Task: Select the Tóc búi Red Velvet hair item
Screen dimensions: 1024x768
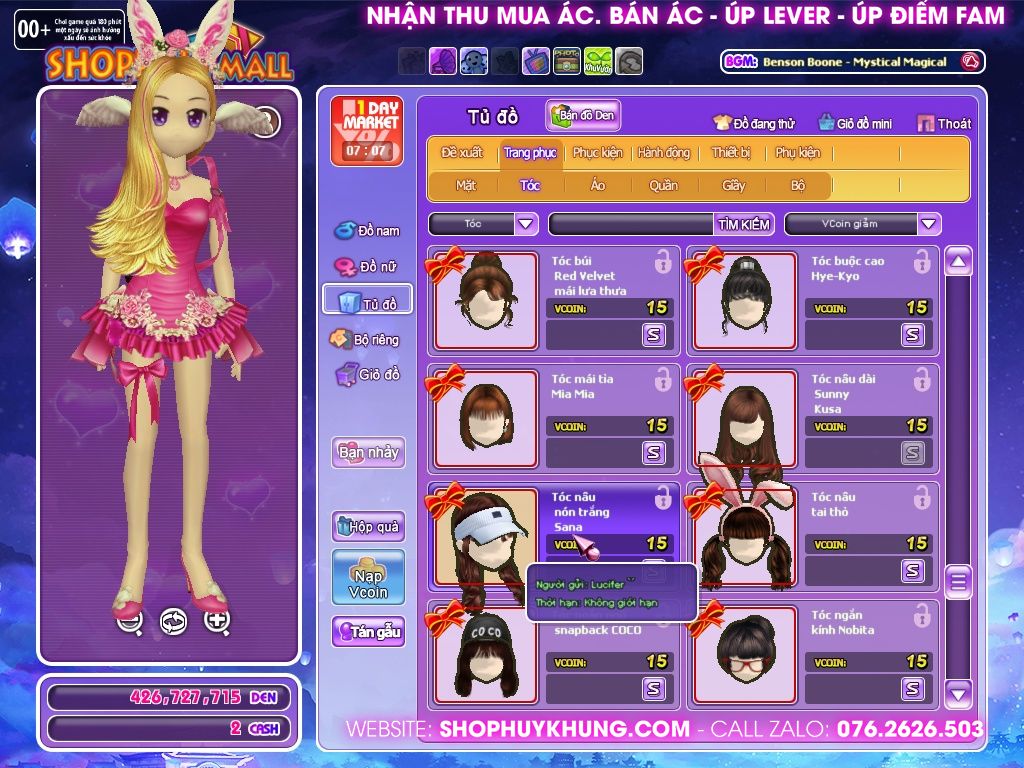Action: [485, 298]
